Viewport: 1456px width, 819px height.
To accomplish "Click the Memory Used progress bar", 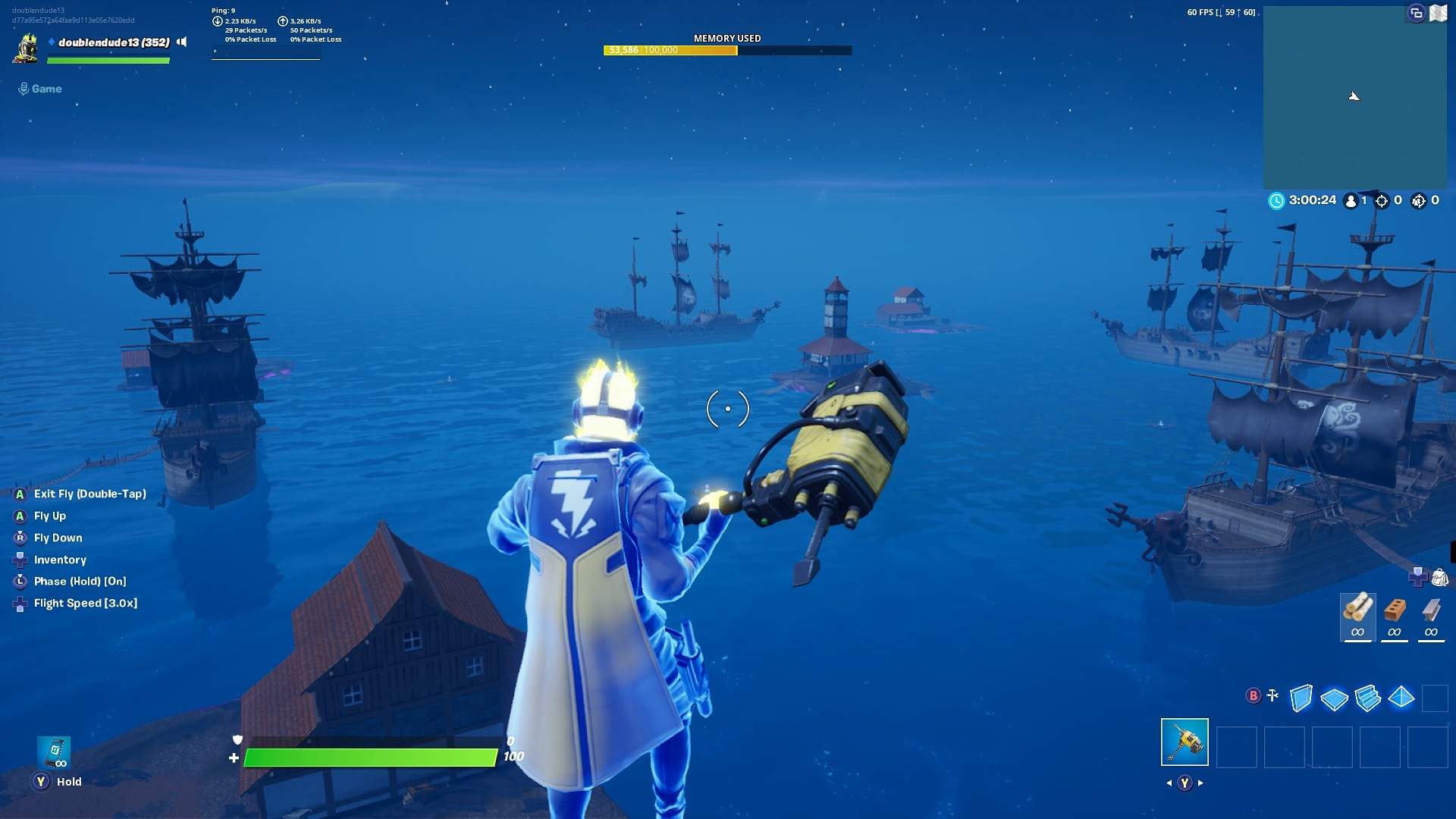I will 727,50.
